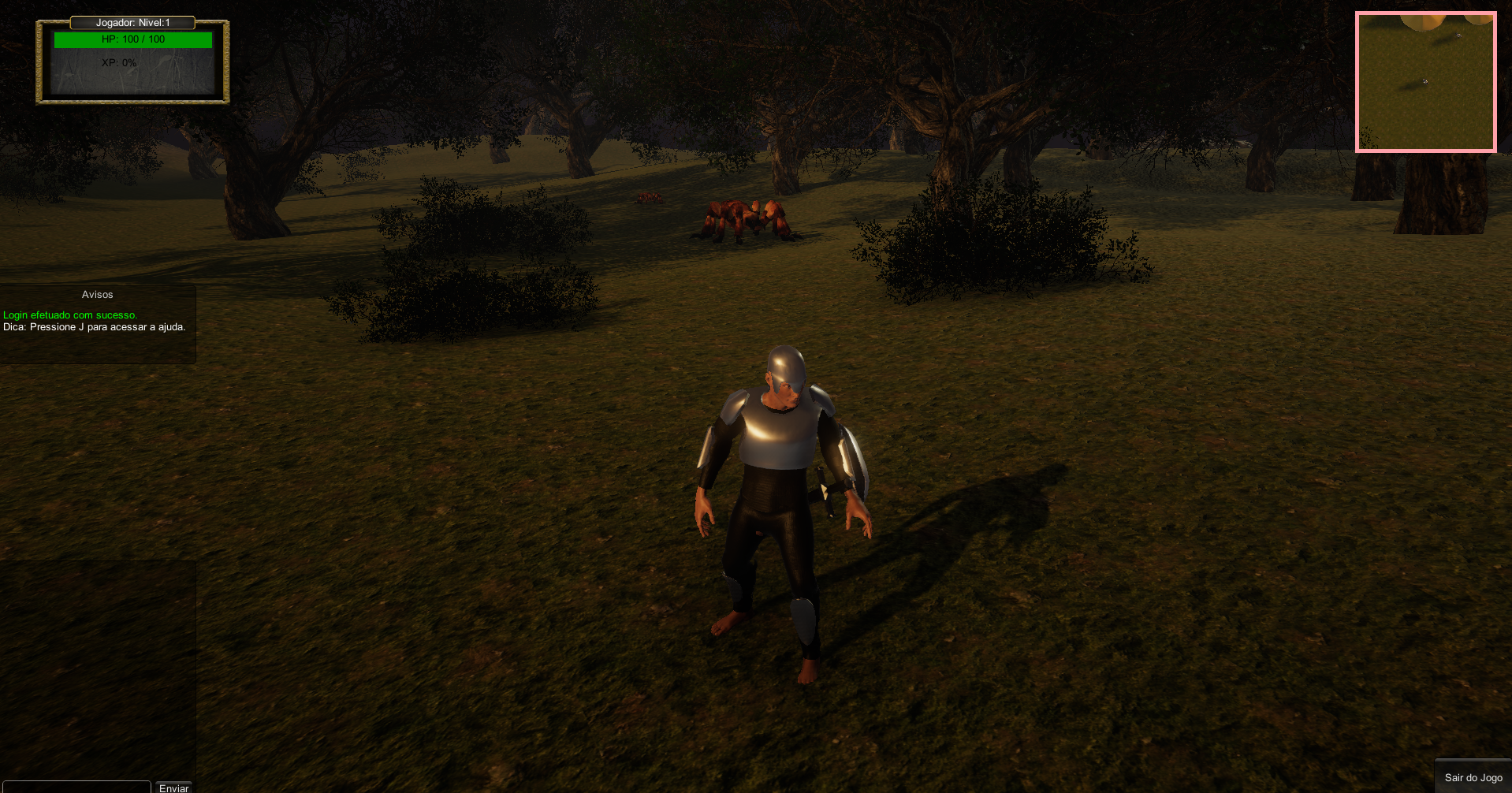Click the green login success message

coord(69,315)
